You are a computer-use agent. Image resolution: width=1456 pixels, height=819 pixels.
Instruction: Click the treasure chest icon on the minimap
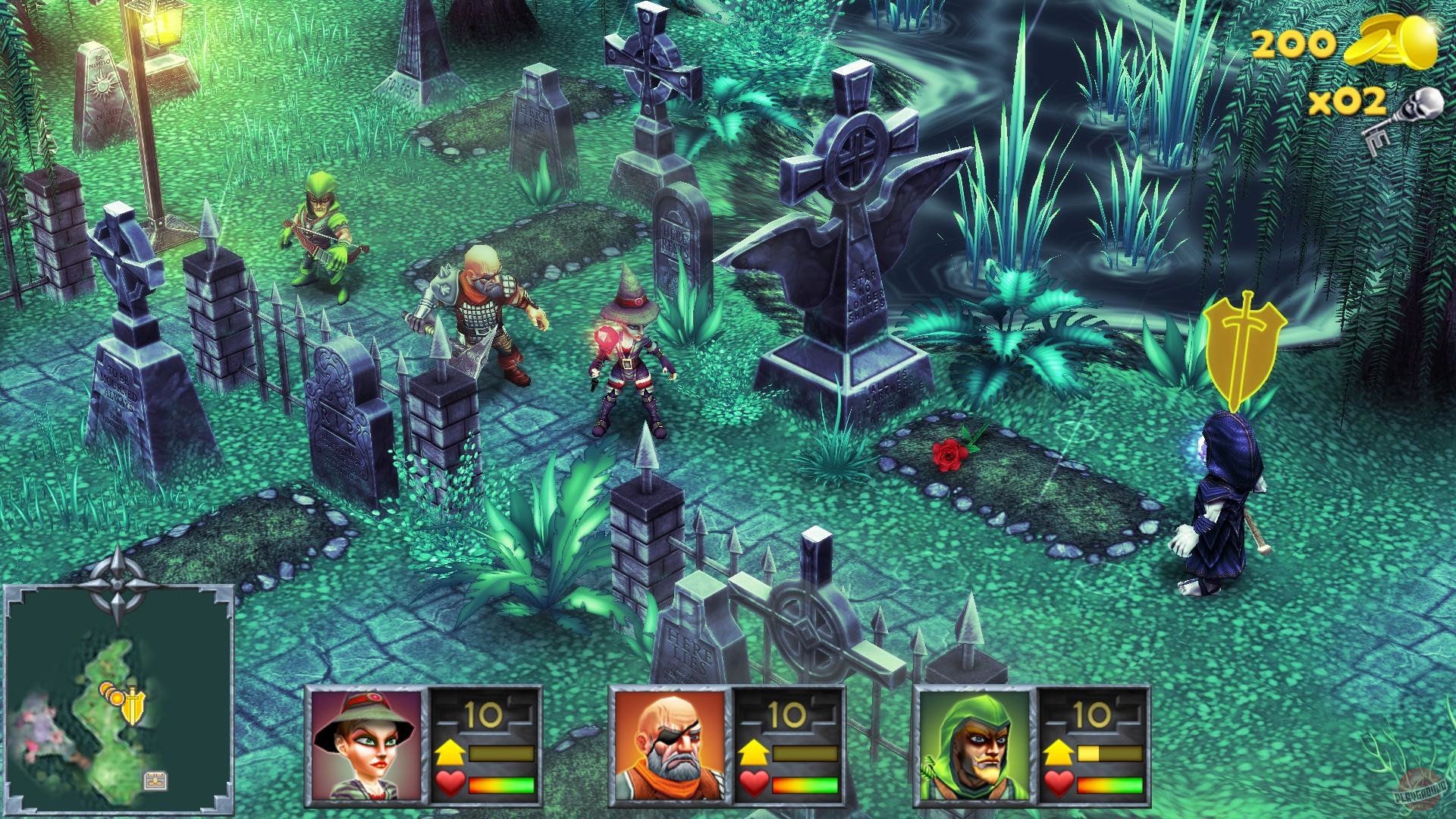coord(155,781)
